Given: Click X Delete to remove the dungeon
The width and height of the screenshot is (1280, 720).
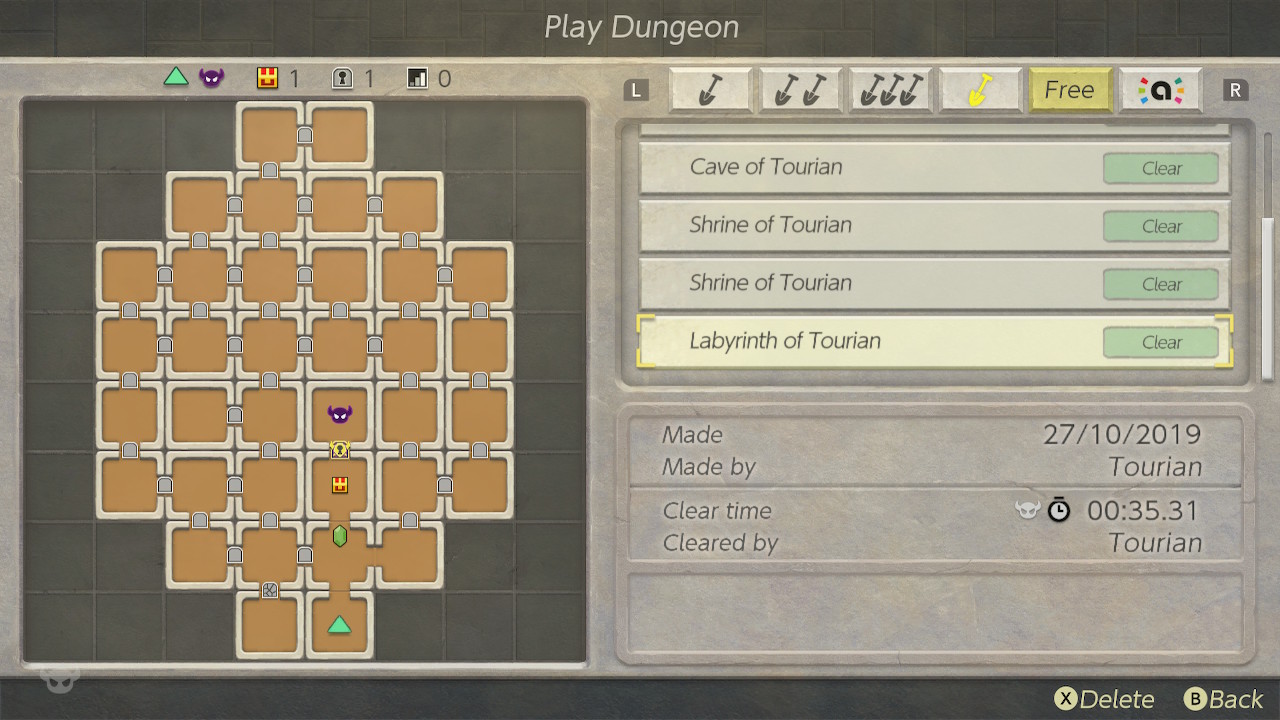Looking at the screenshot, I should 1105,699.
